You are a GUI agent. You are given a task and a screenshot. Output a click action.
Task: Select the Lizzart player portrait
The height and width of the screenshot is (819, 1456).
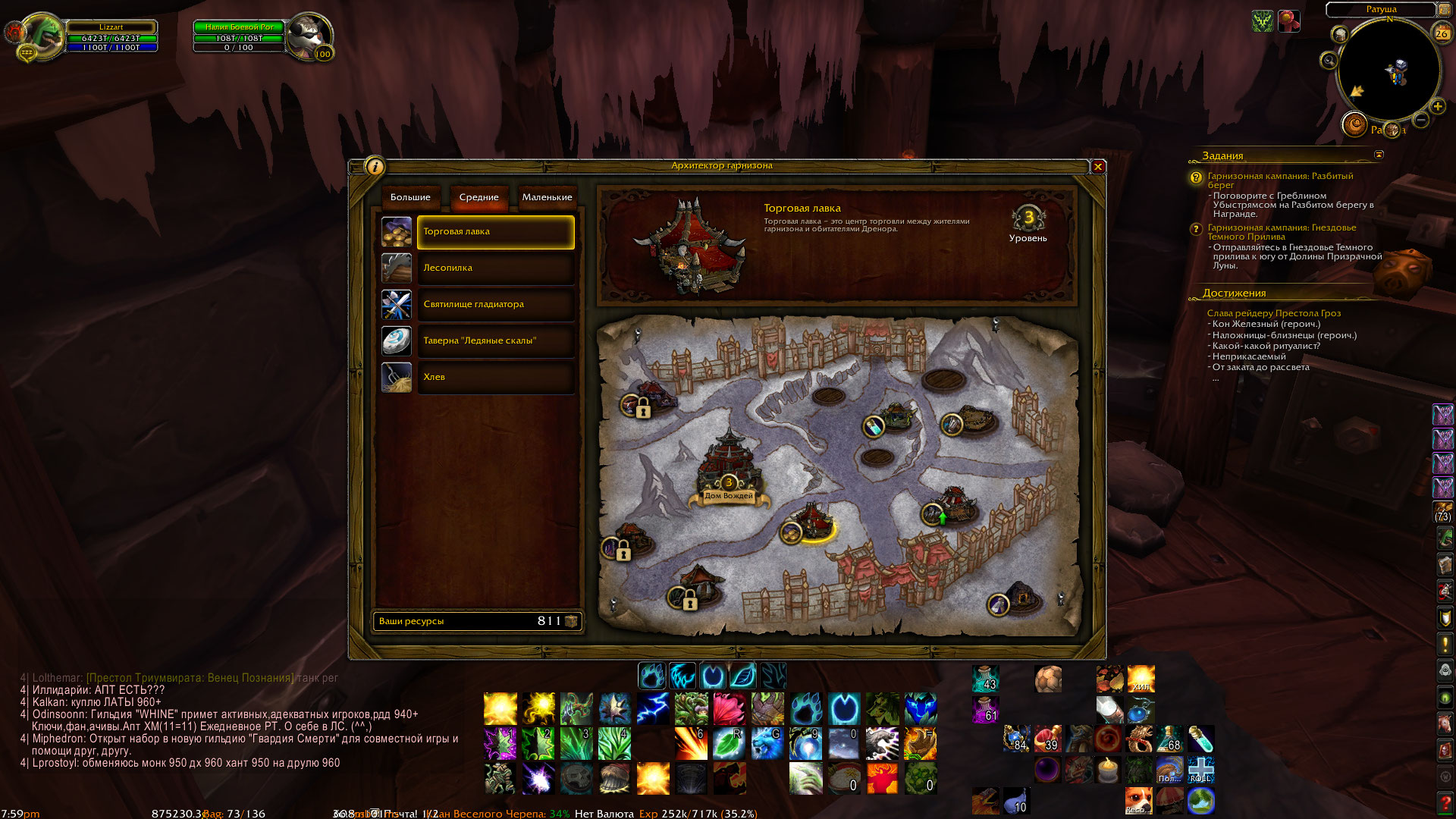42,36
